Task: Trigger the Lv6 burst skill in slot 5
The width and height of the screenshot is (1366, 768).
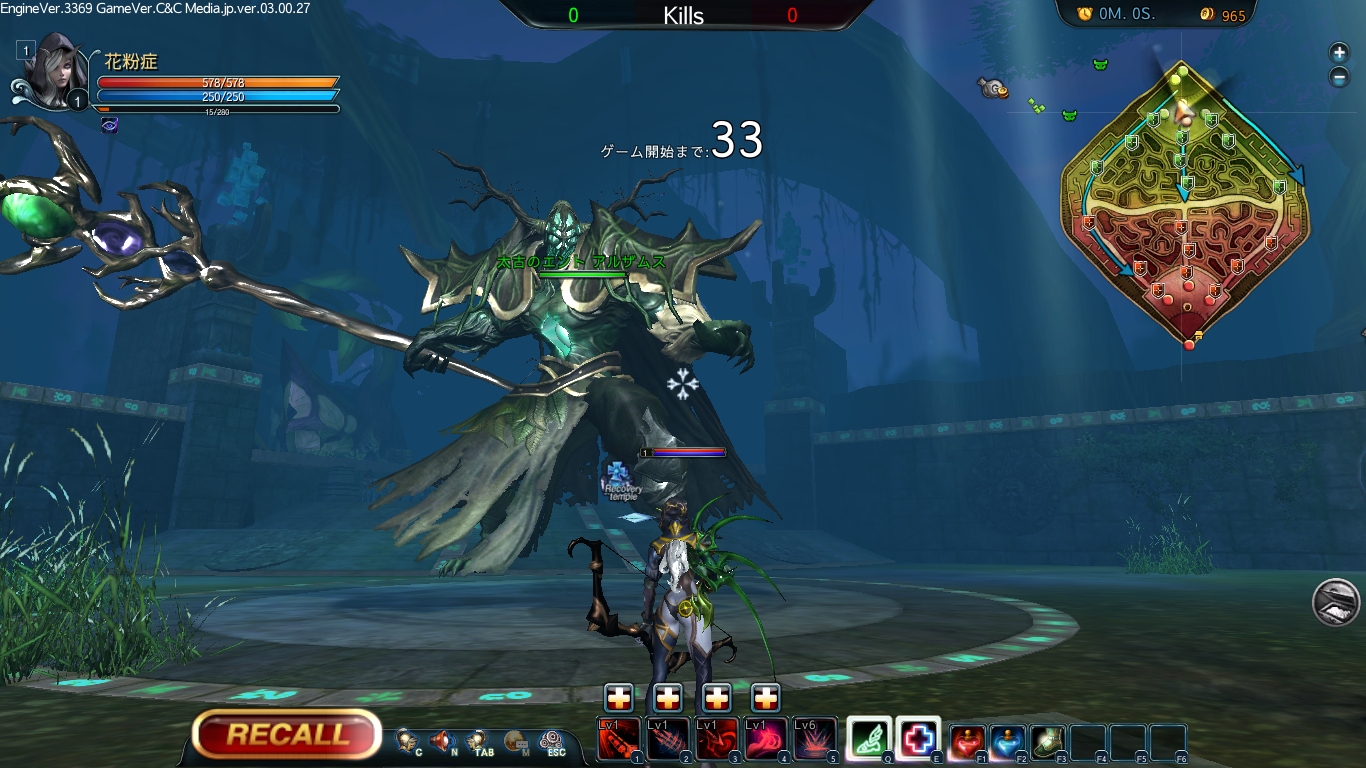Action: click(x=814, y=738)
